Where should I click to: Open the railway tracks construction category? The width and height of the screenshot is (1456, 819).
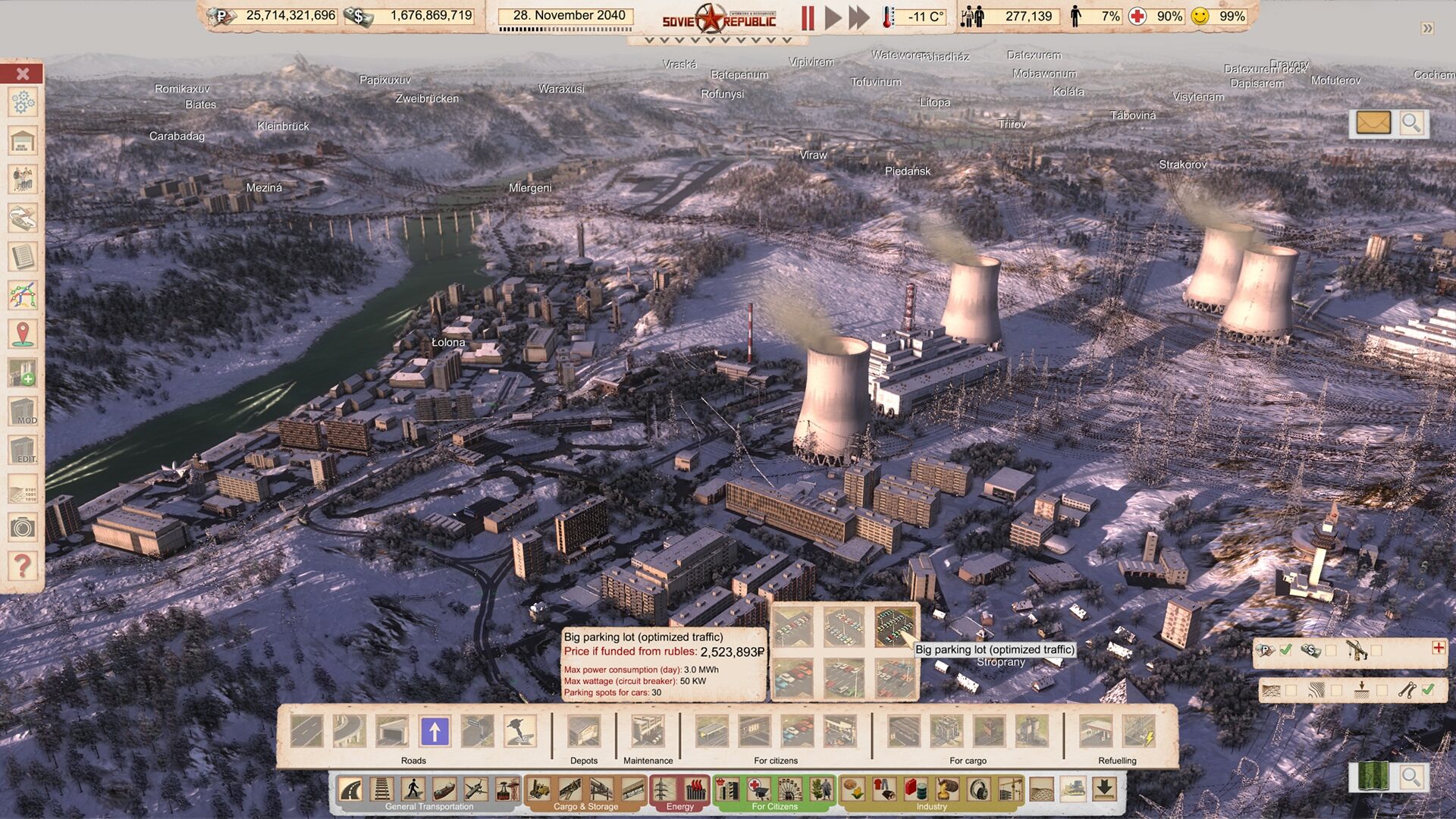(x=382, y=789)
